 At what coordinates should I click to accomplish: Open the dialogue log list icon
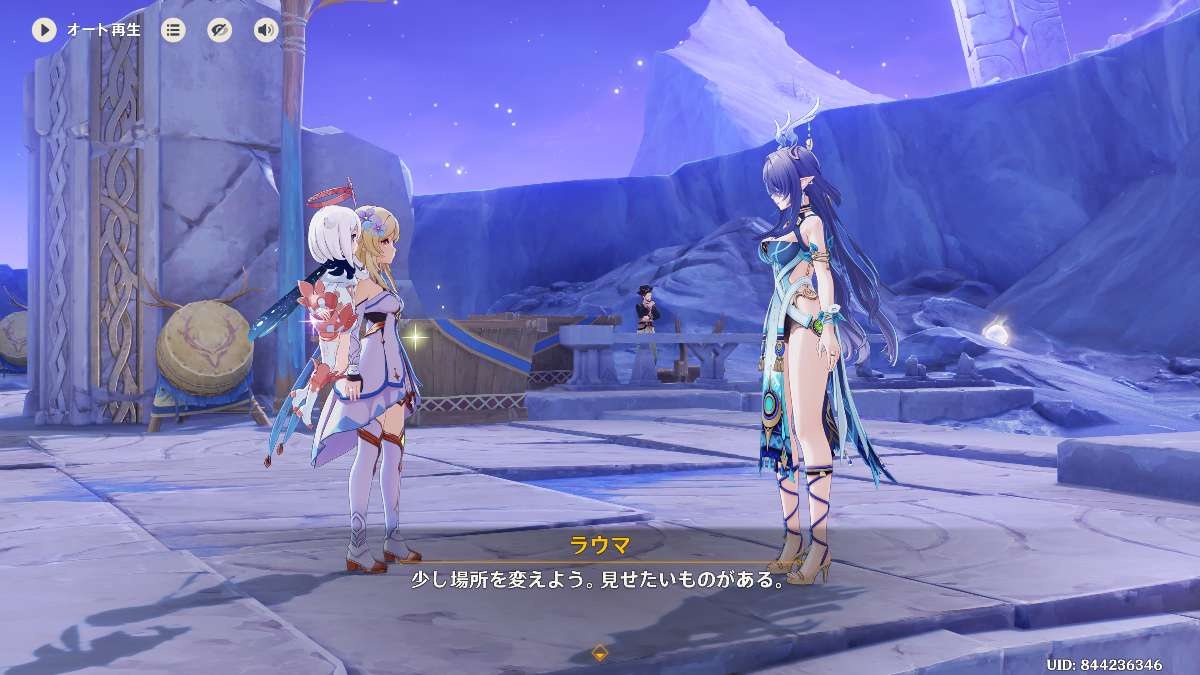174,30
